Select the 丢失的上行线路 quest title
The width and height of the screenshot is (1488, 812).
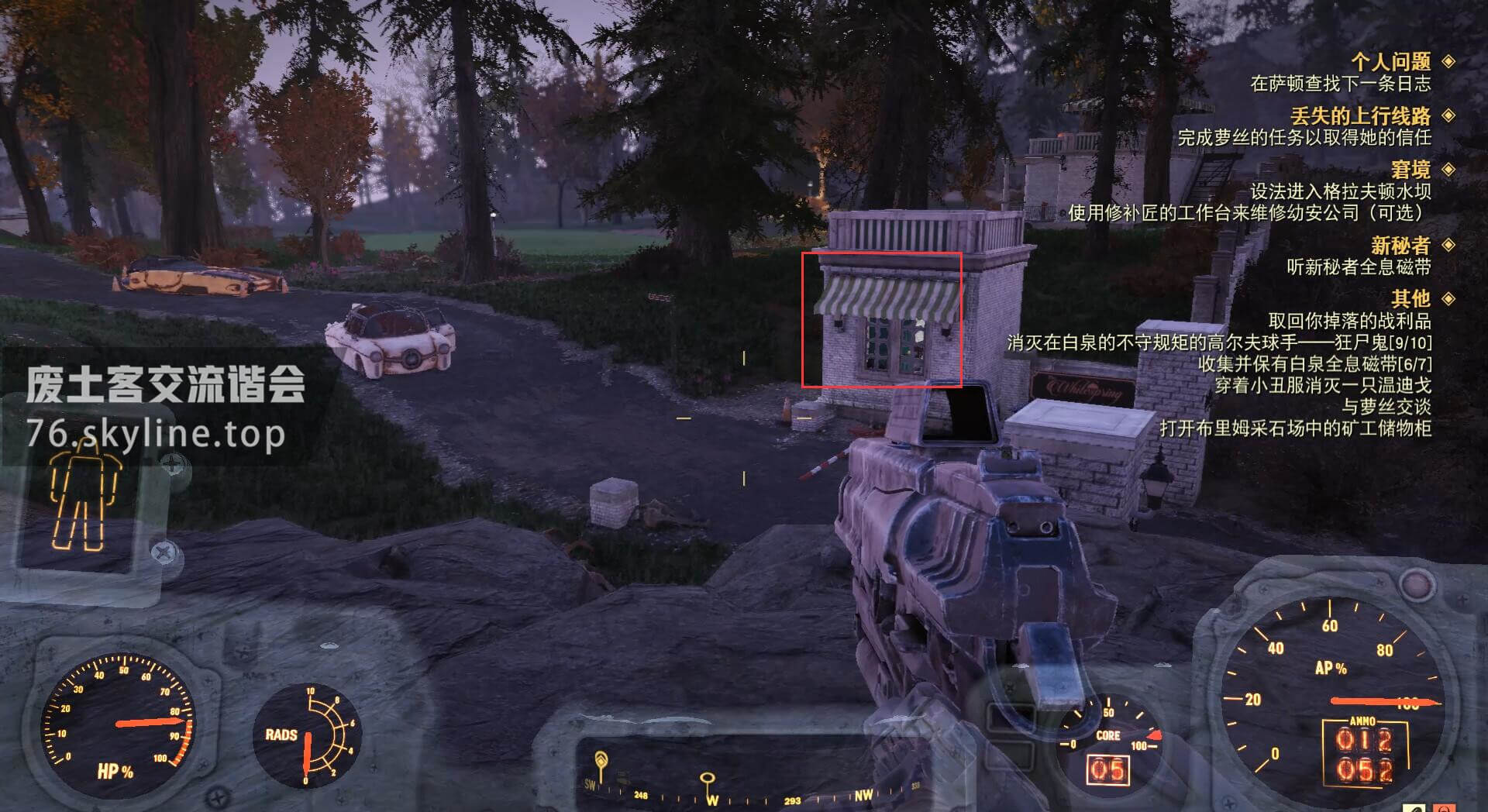point(1360,115)
